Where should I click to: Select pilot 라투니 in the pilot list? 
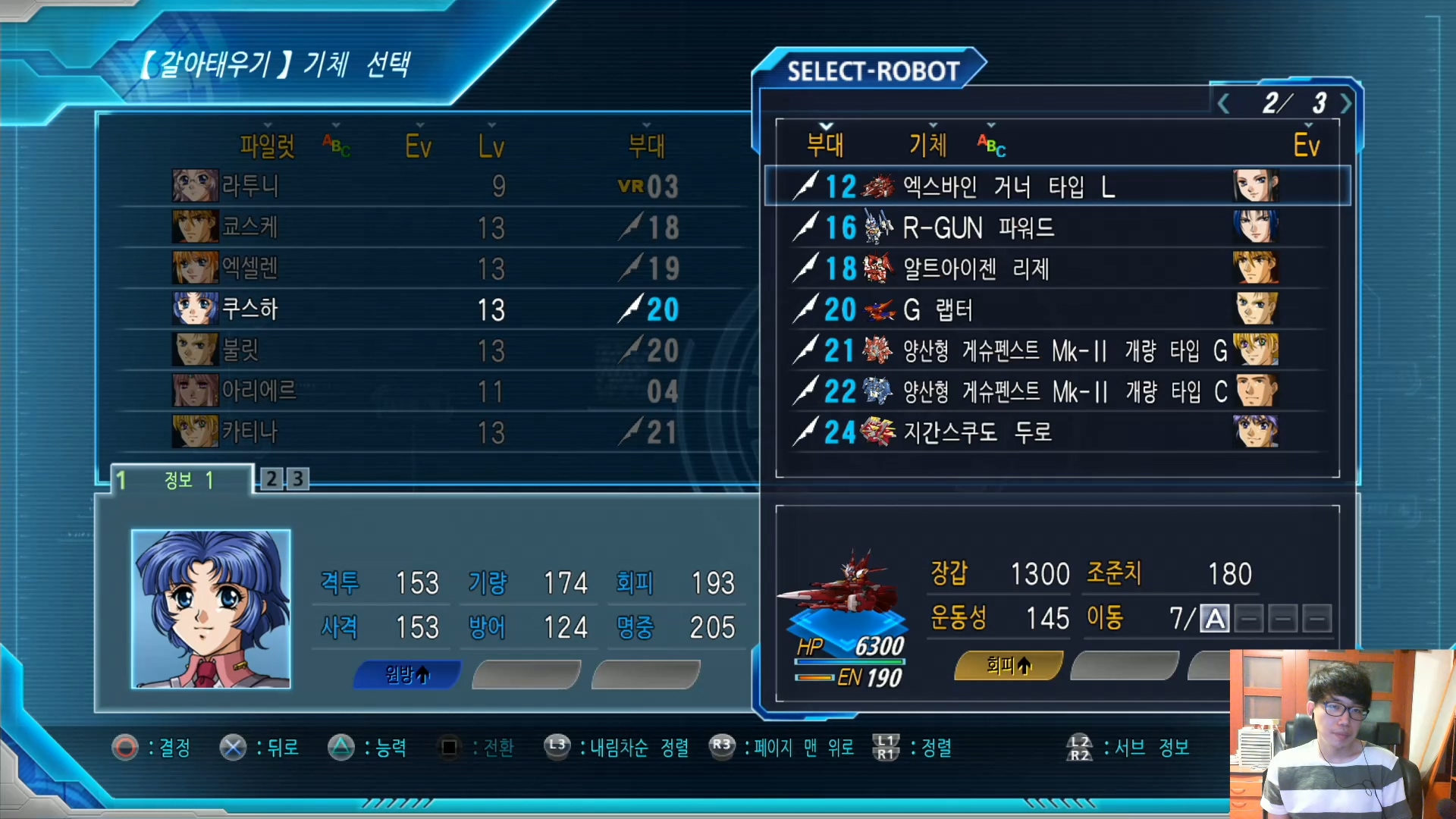click(x=425, y=187)
